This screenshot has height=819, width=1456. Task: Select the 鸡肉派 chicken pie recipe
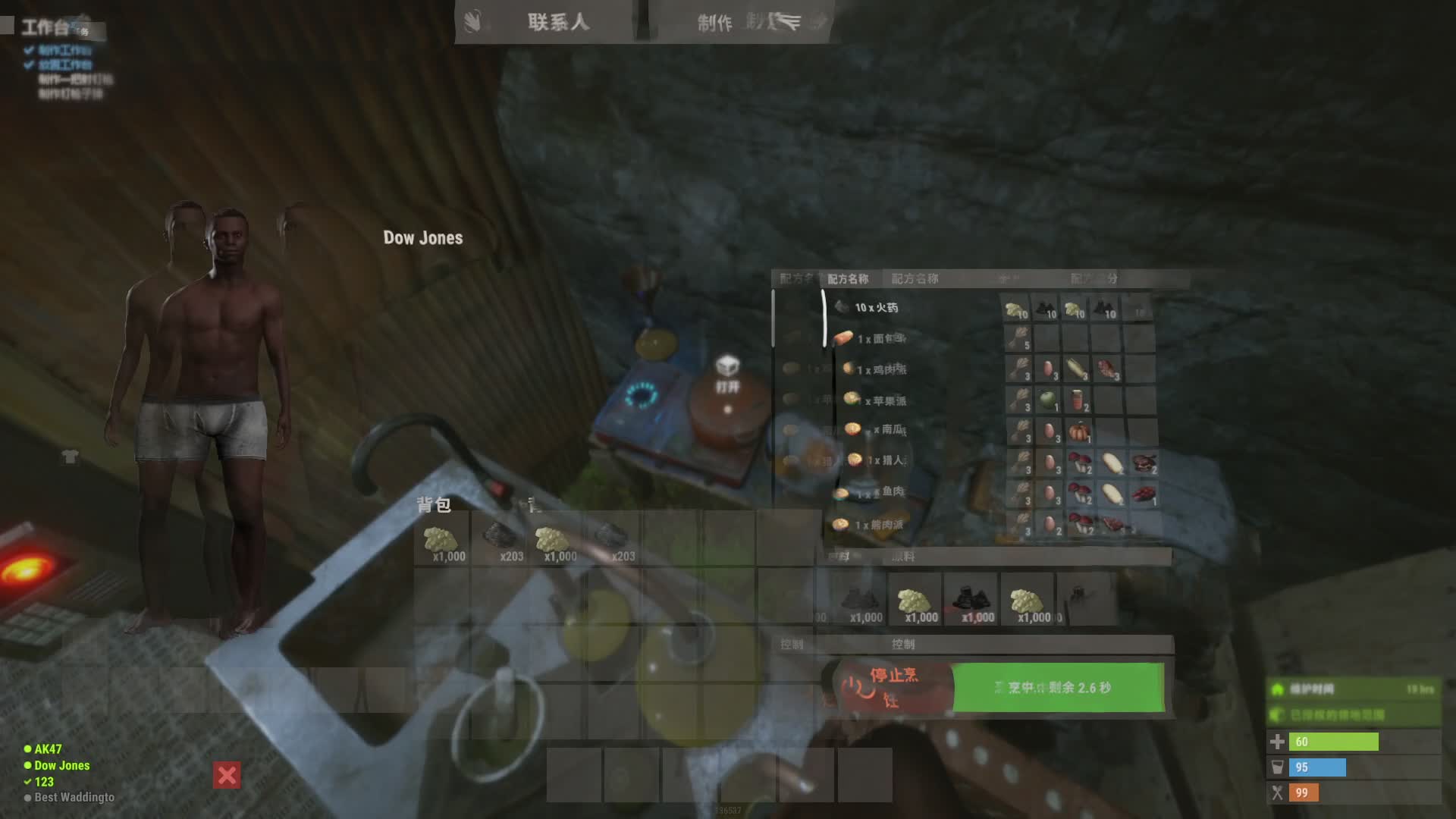[880, 369]
